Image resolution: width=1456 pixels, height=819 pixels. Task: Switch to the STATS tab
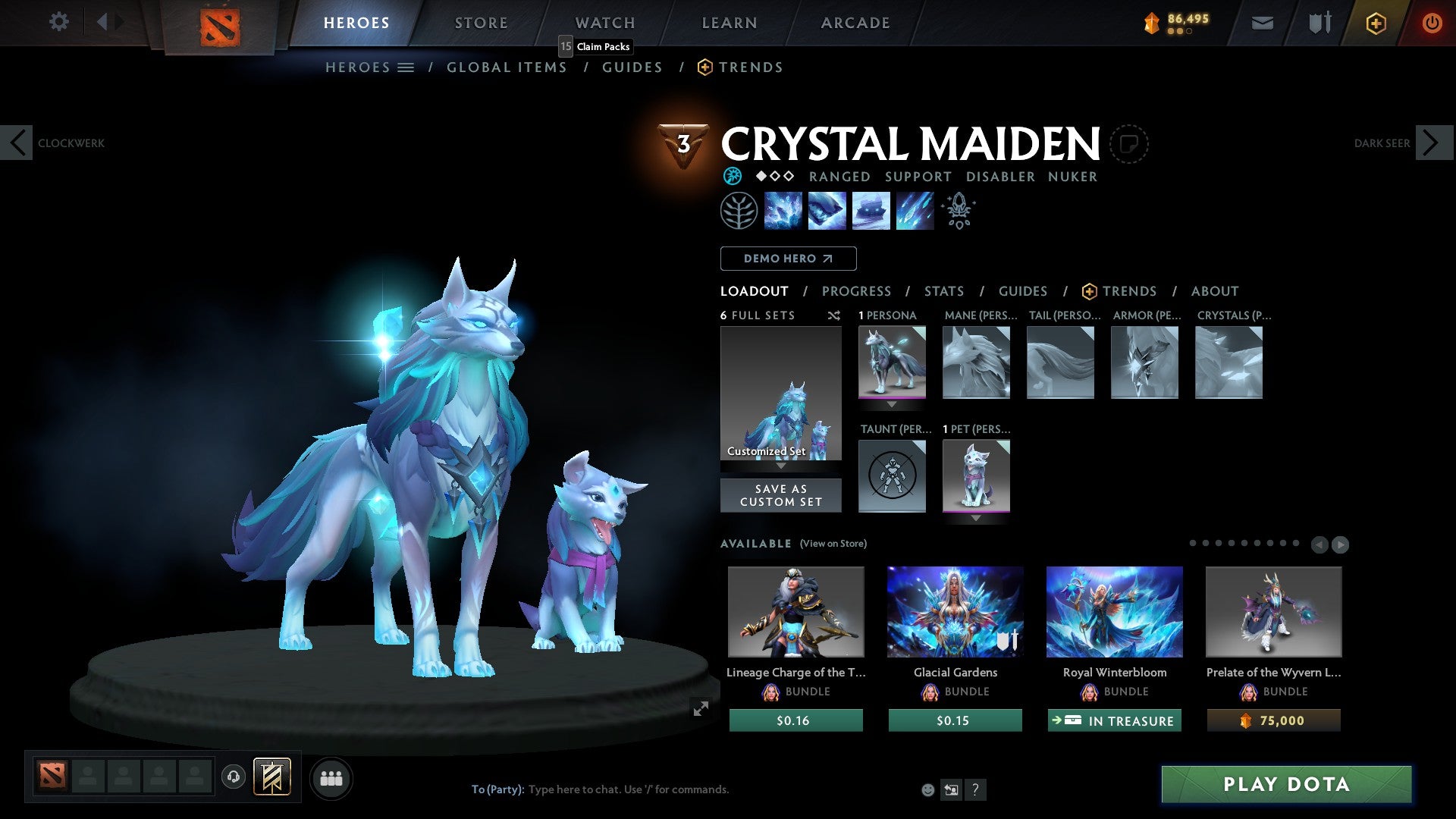coord(943,290)
